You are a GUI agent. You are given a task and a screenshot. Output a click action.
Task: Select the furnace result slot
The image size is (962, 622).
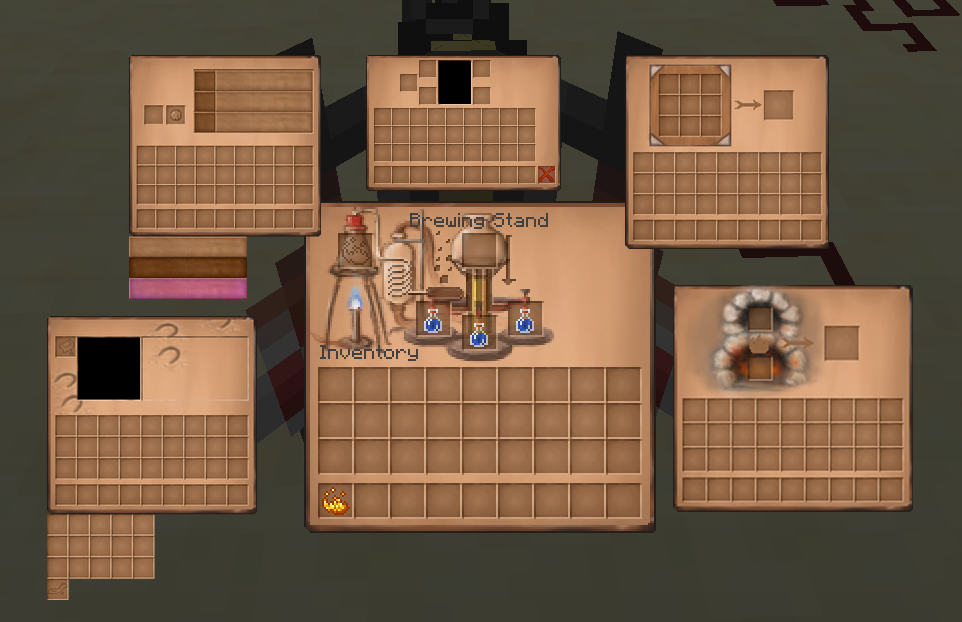[841, 342]
